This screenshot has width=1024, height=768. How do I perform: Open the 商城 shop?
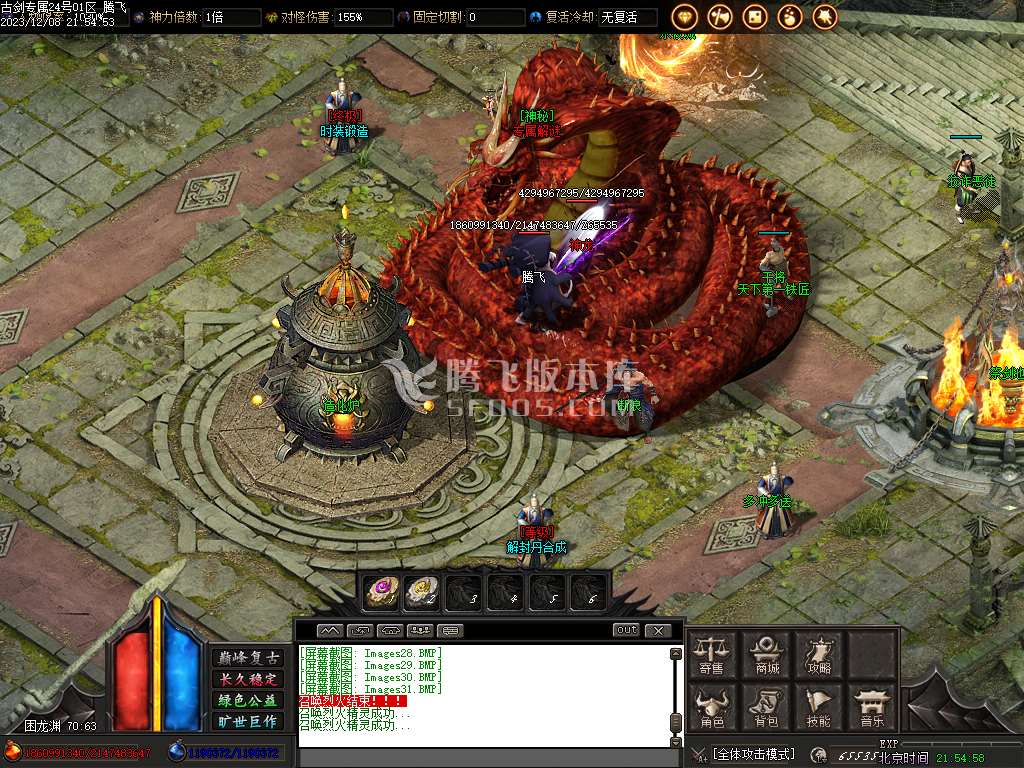point(767,654)
